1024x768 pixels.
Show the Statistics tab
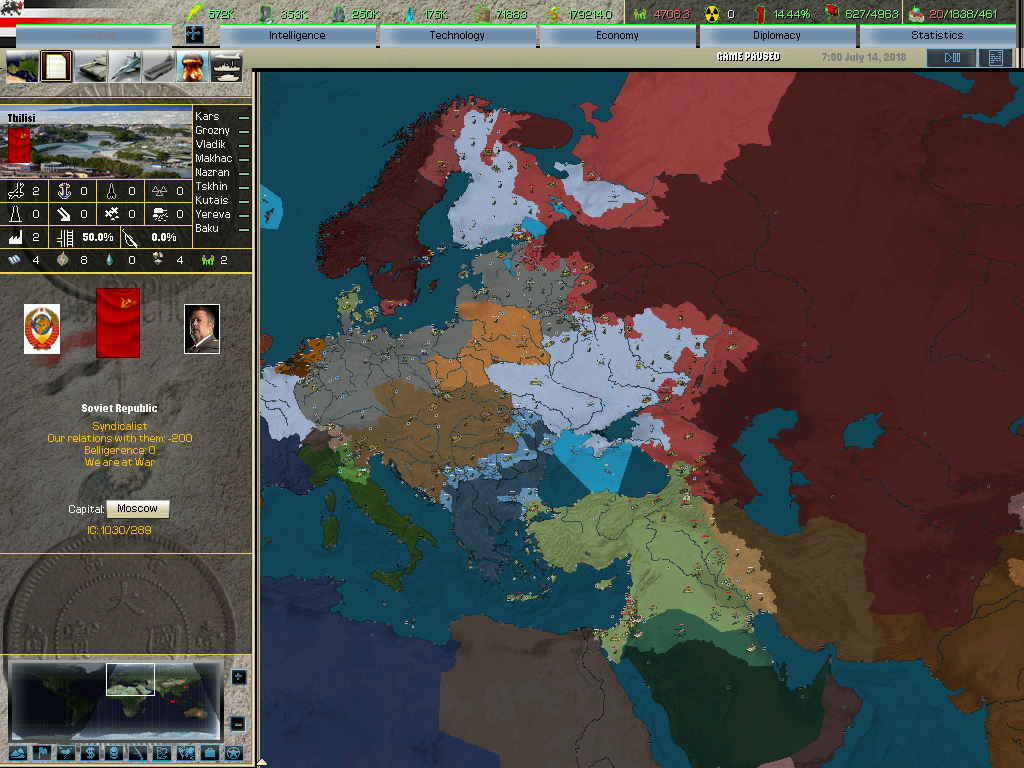pos(937,35)
